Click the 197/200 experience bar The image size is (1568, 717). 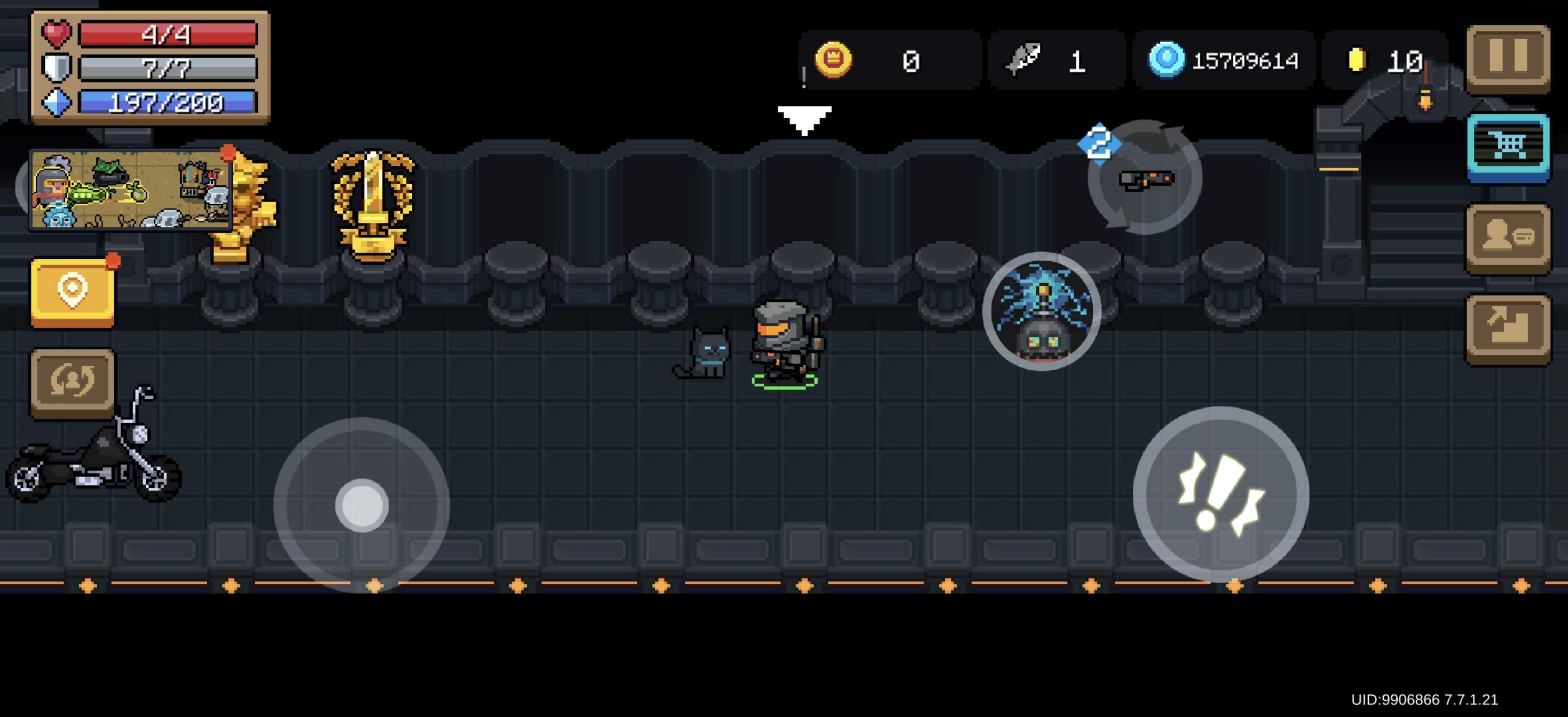[166, 104]
